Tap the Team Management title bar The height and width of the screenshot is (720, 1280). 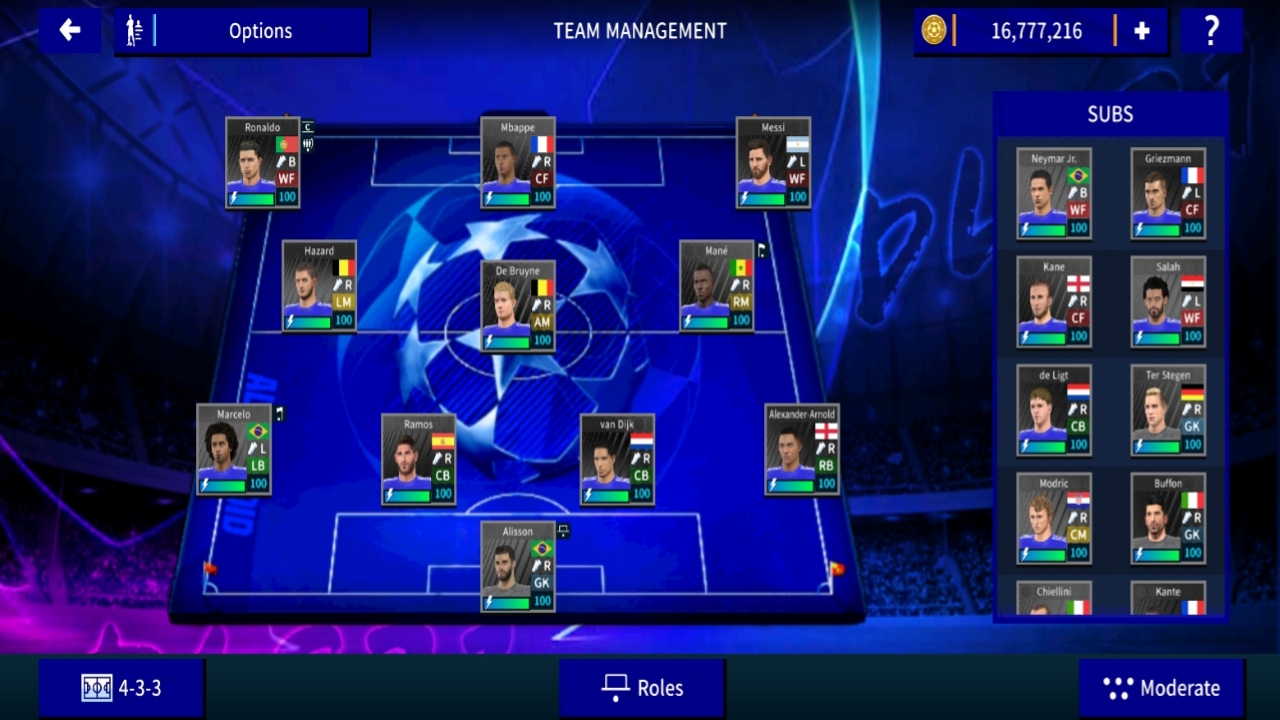point(639,31)
